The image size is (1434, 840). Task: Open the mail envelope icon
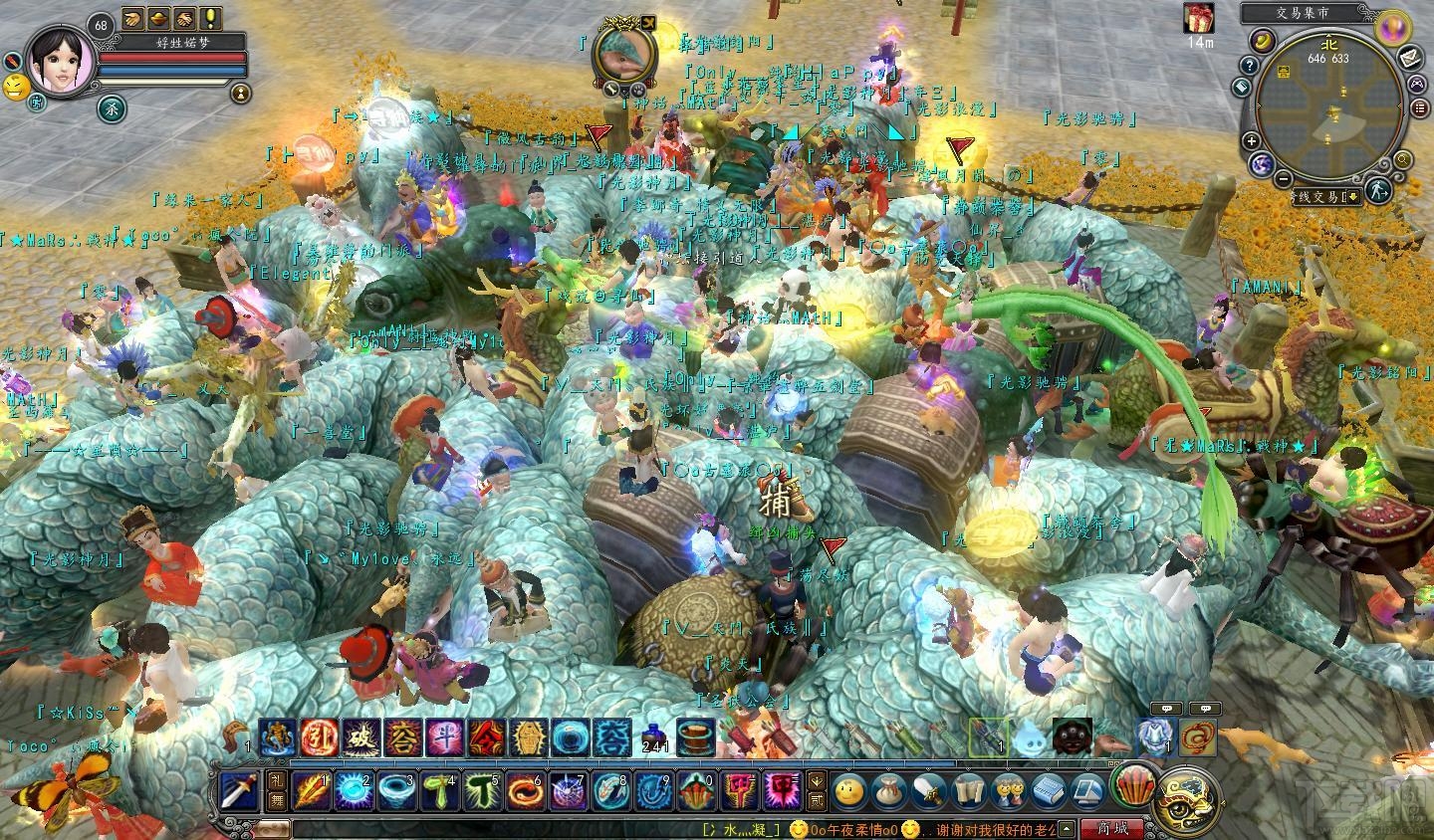pyautogui.click(x=1409, y=57)
